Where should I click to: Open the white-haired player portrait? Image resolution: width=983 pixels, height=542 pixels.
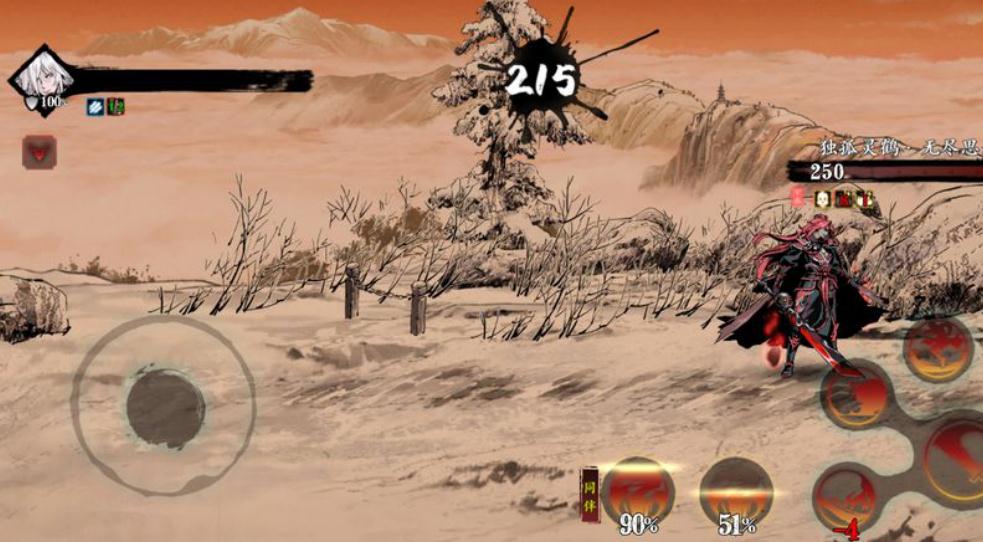(x=42, y=78)
